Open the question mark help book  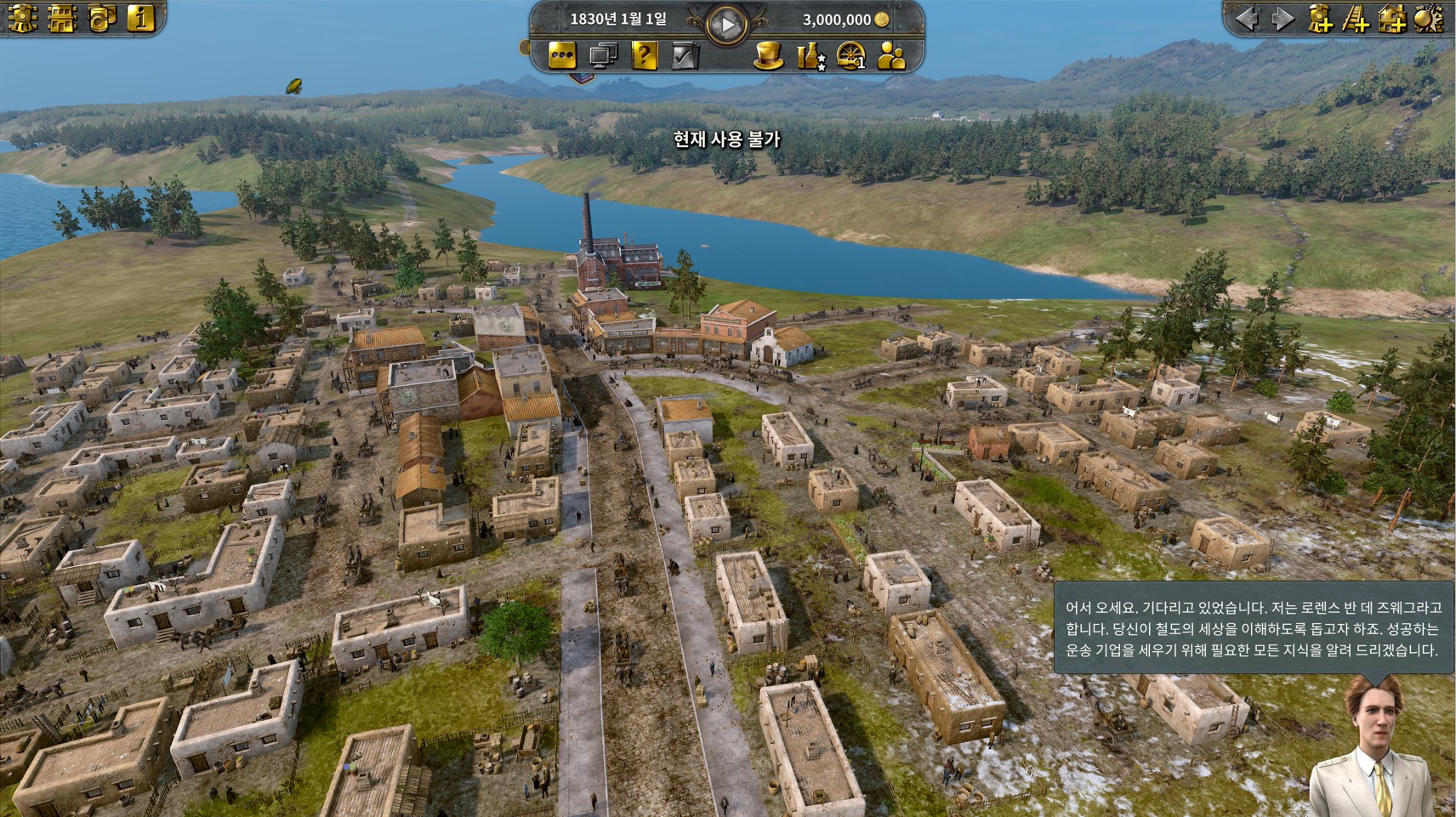pyautogui.click(x=645, y=56)
